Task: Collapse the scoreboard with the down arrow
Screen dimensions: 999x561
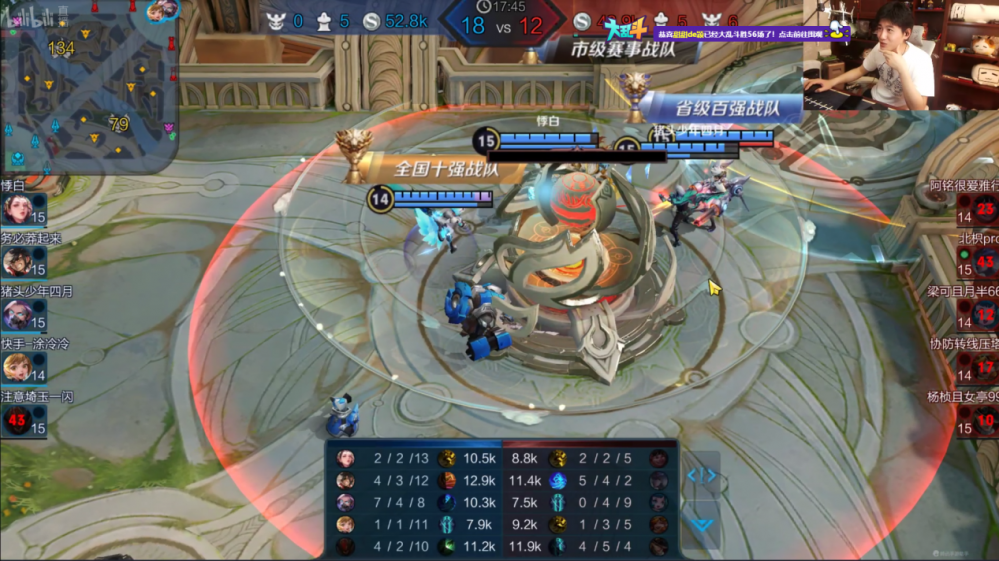Action: point(701,524)
